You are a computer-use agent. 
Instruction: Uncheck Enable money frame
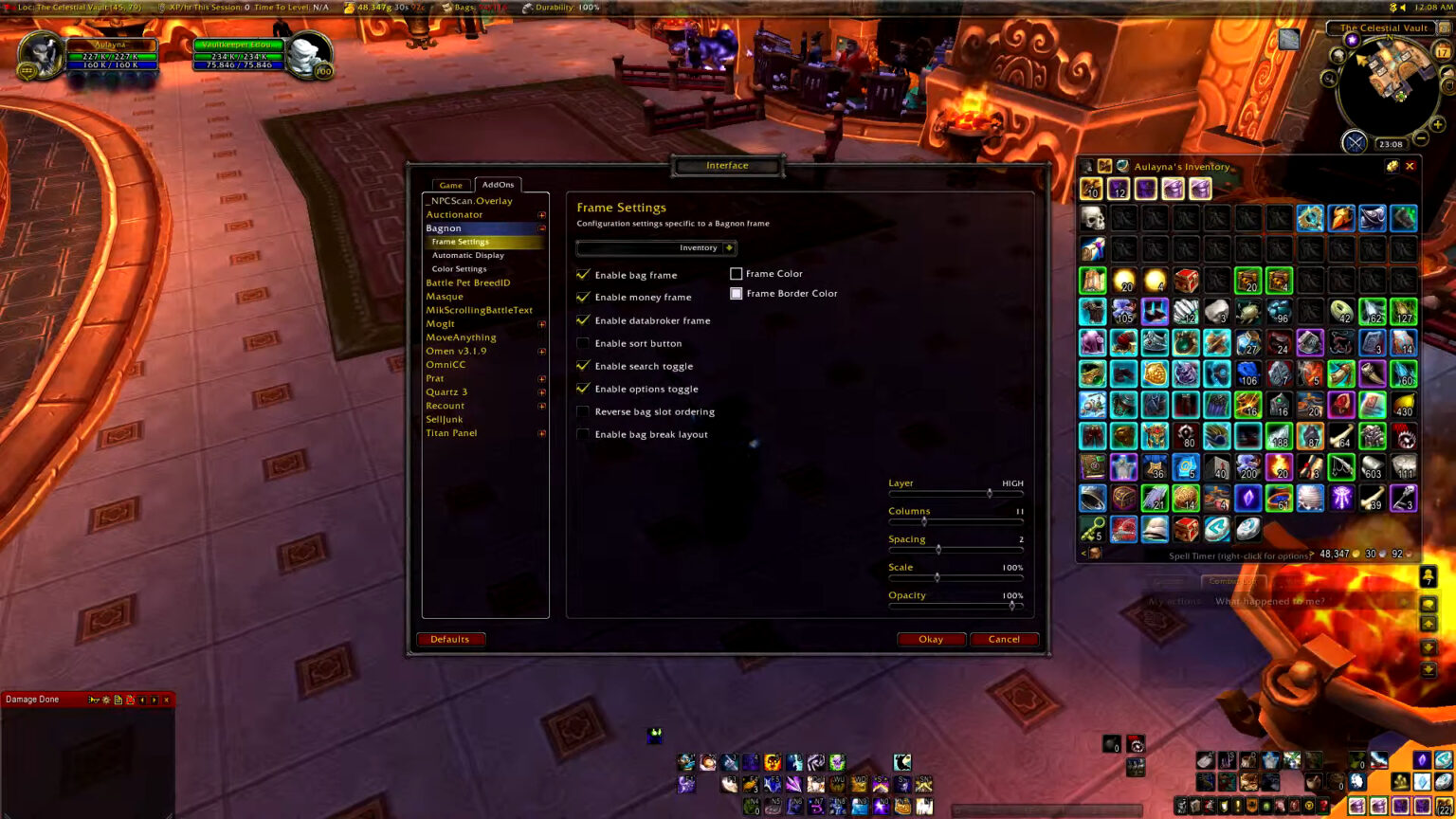pos(583,297)
